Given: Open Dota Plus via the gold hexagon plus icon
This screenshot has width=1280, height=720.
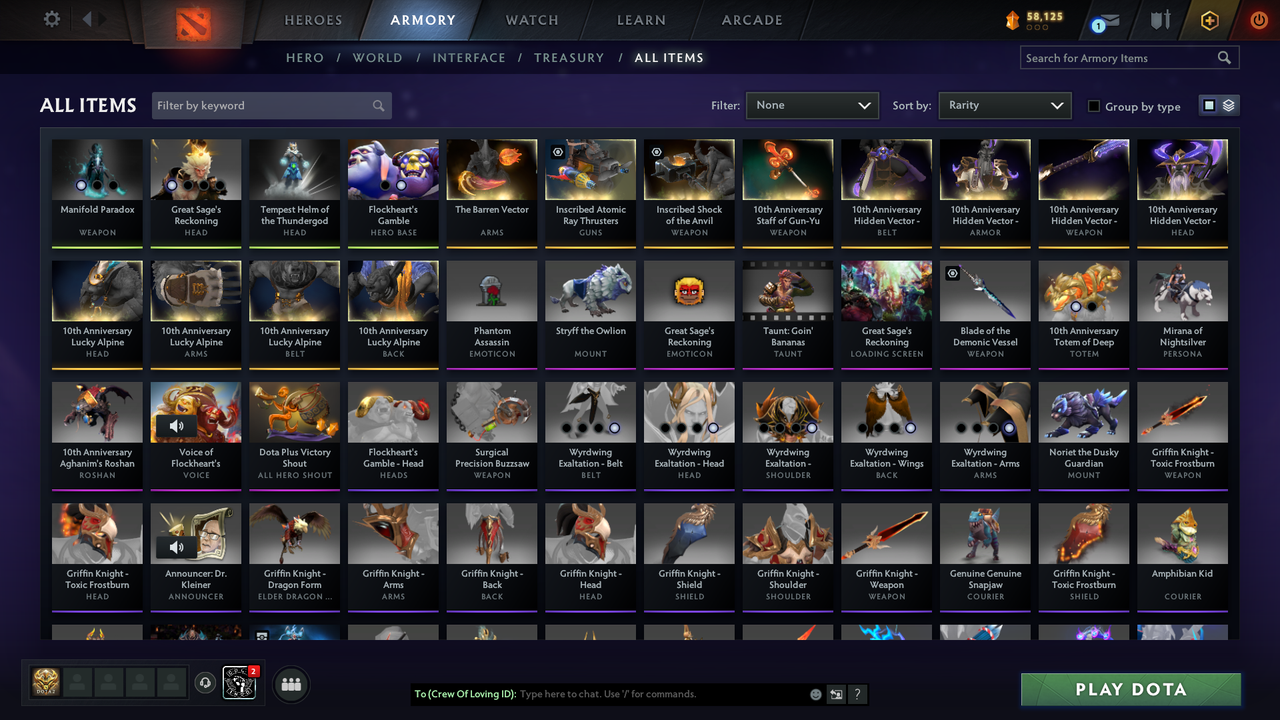Looking at the screenshot, I should click(1209, 20).
